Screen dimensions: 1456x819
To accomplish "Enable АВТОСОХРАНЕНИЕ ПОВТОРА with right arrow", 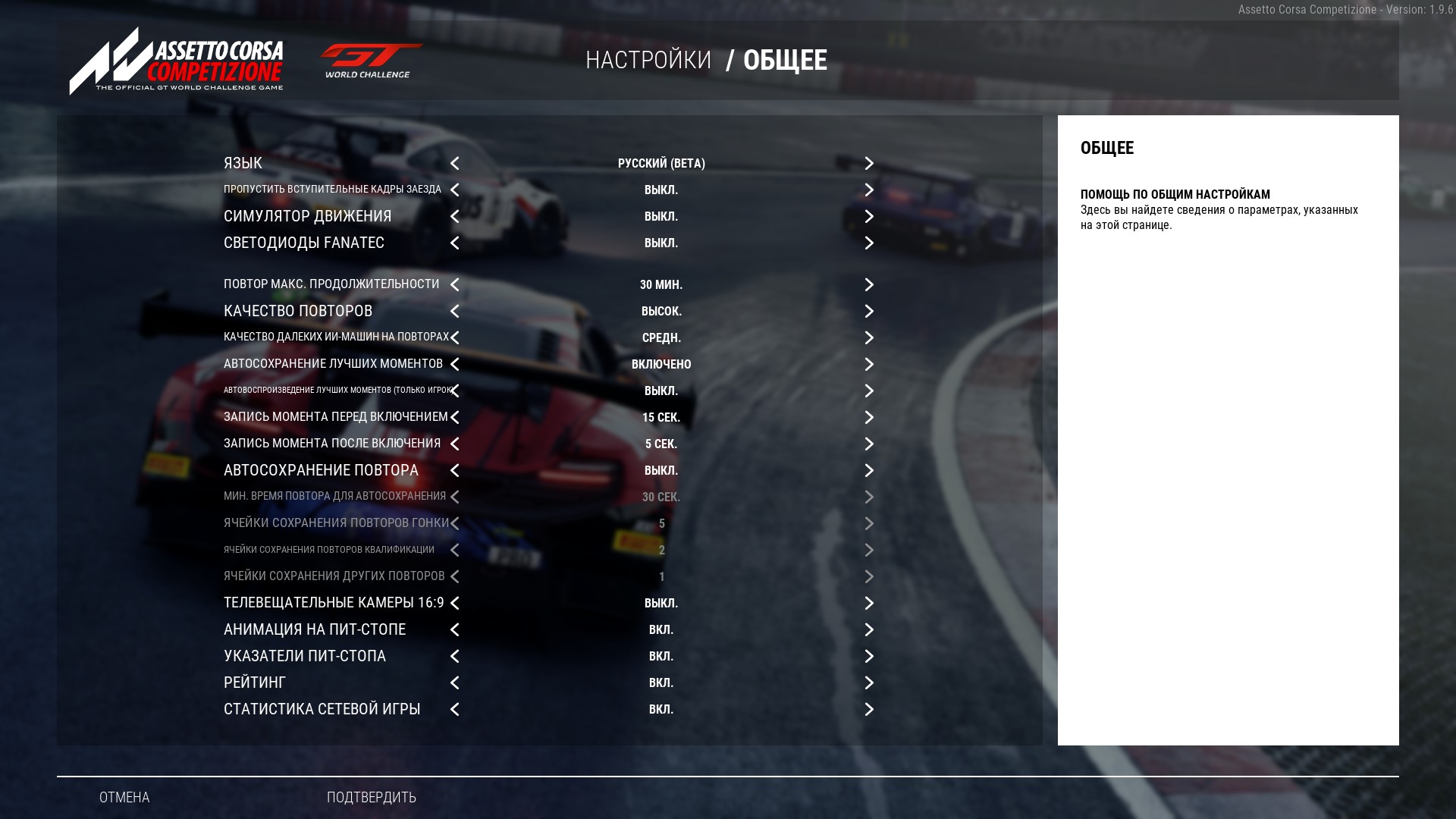I will point(869,471).
